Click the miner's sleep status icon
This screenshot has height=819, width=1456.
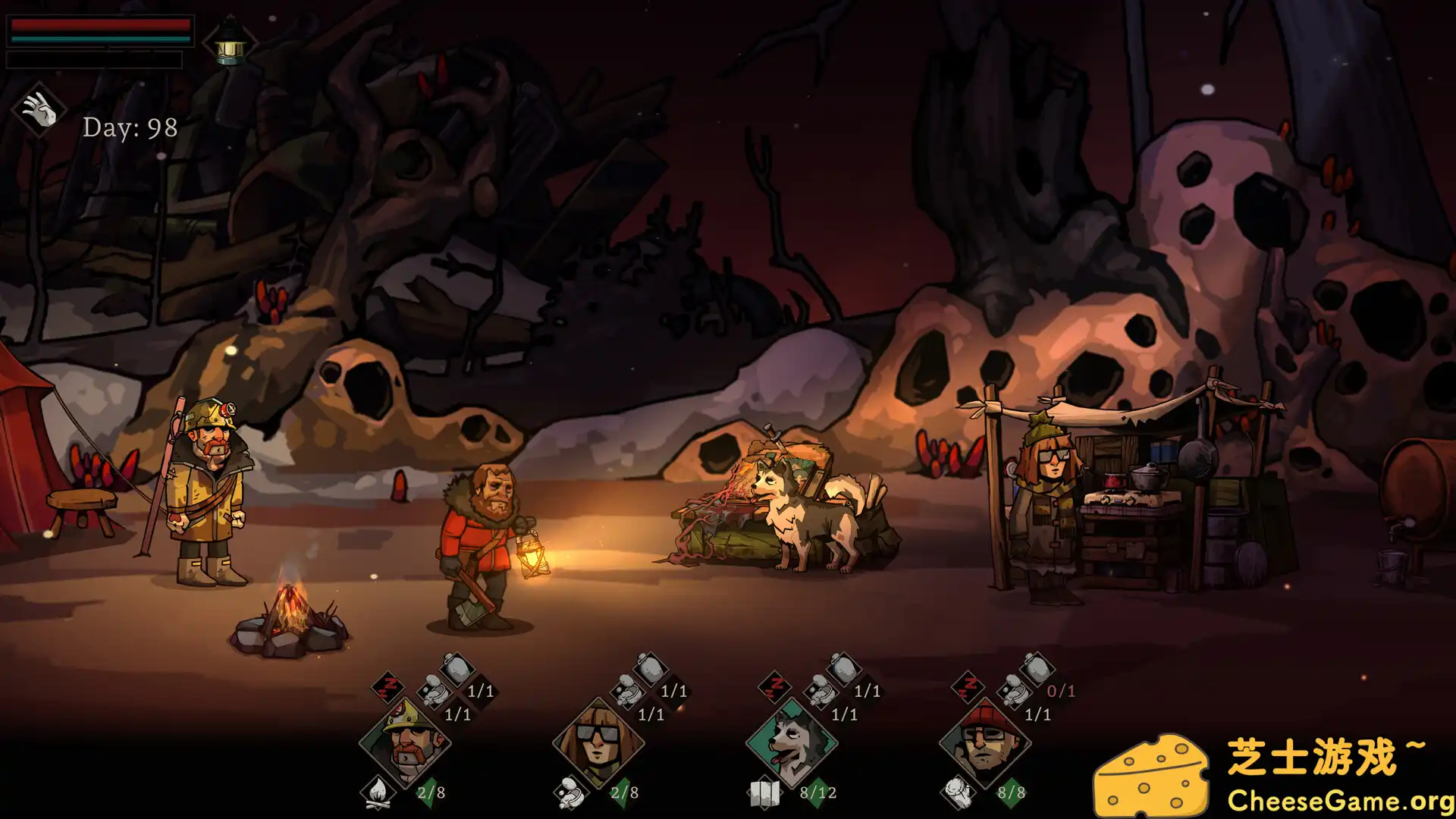coord(388,687)
